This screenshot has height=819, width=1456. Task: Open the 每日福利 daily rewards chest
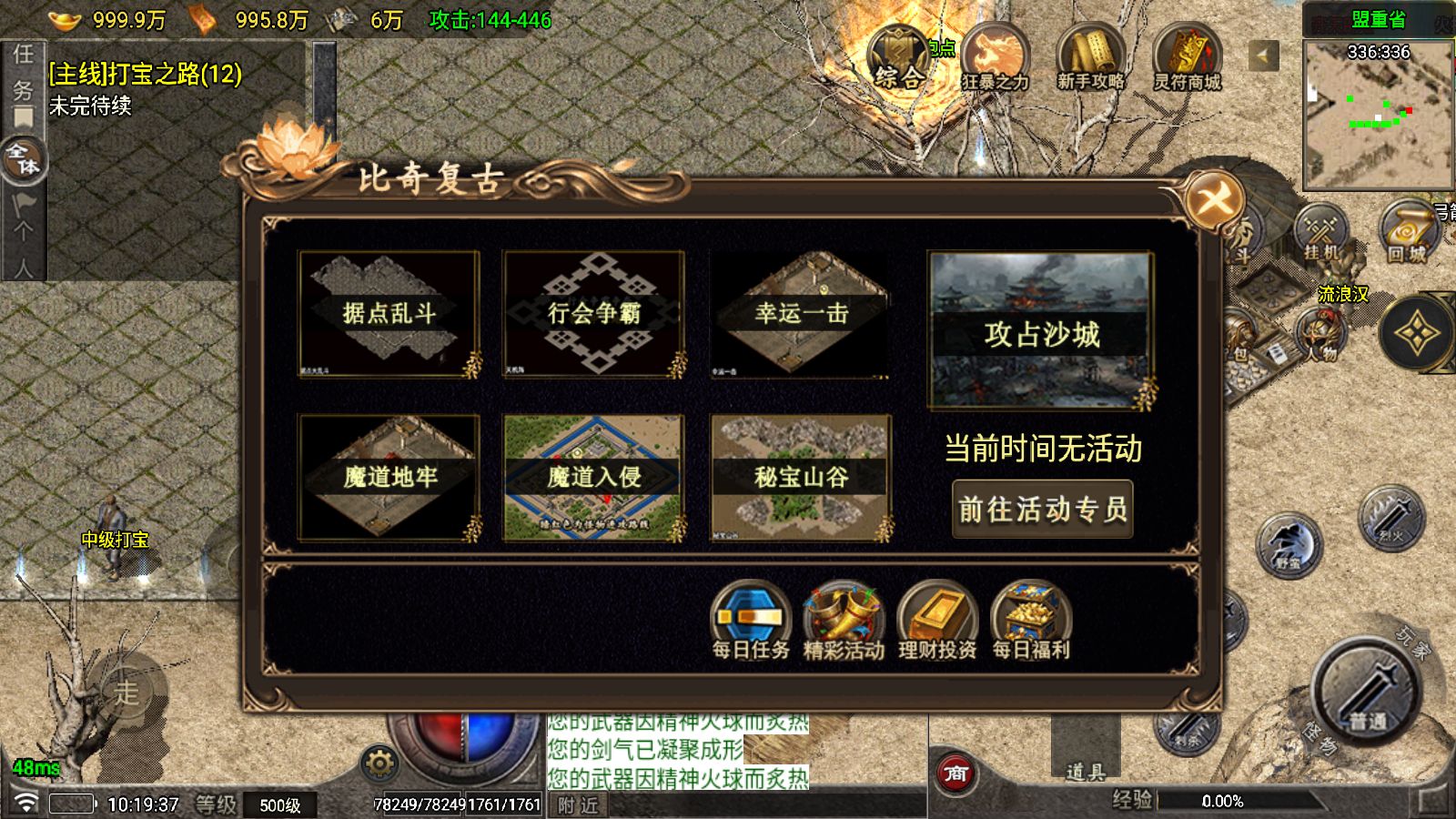point(1031,619)
